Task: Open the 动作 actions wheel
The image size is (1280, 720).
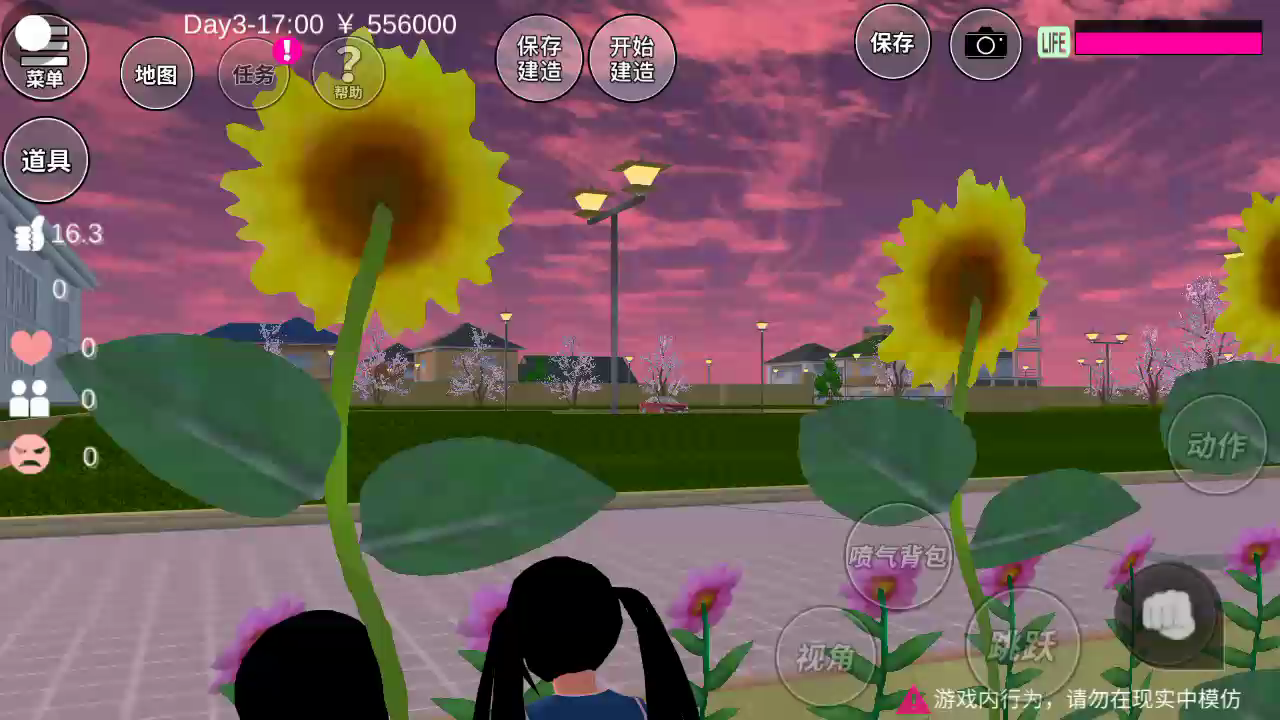Action: click(x=1217, y=445)
